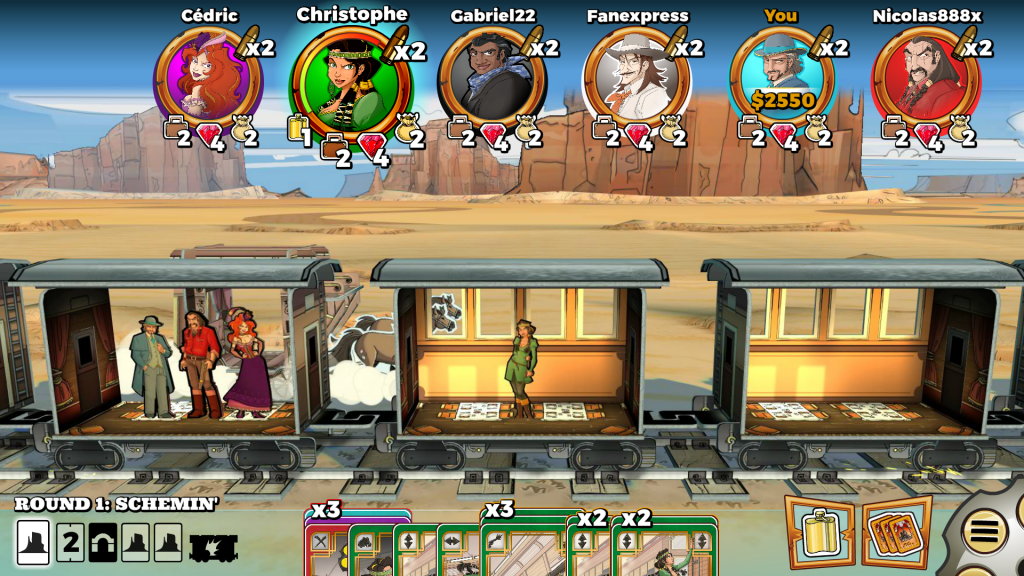
Task: Click your own portrait showing $2550
Action: coord(783,77)
